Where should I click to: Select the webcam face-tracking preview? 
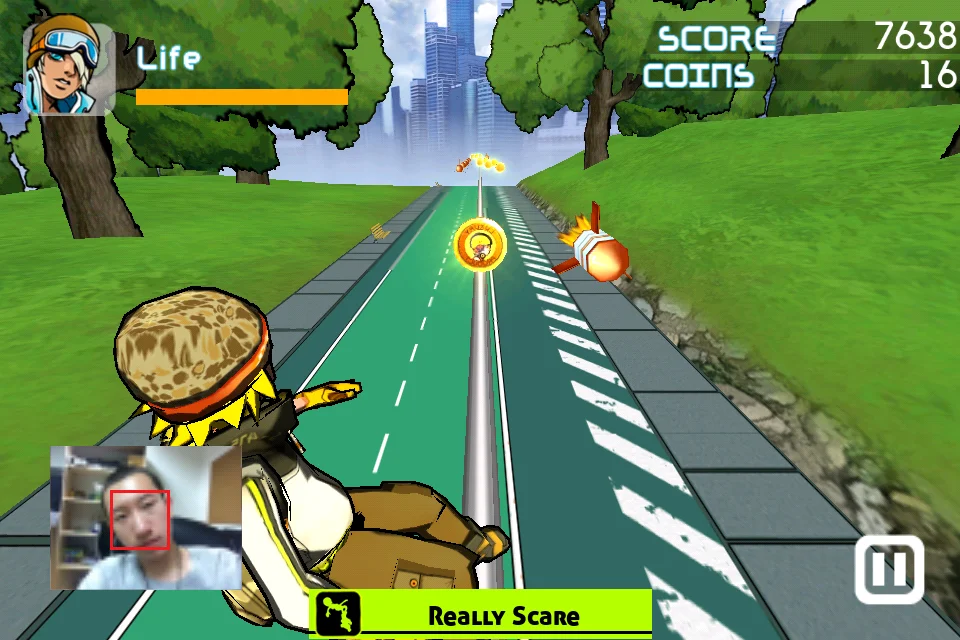146,517
